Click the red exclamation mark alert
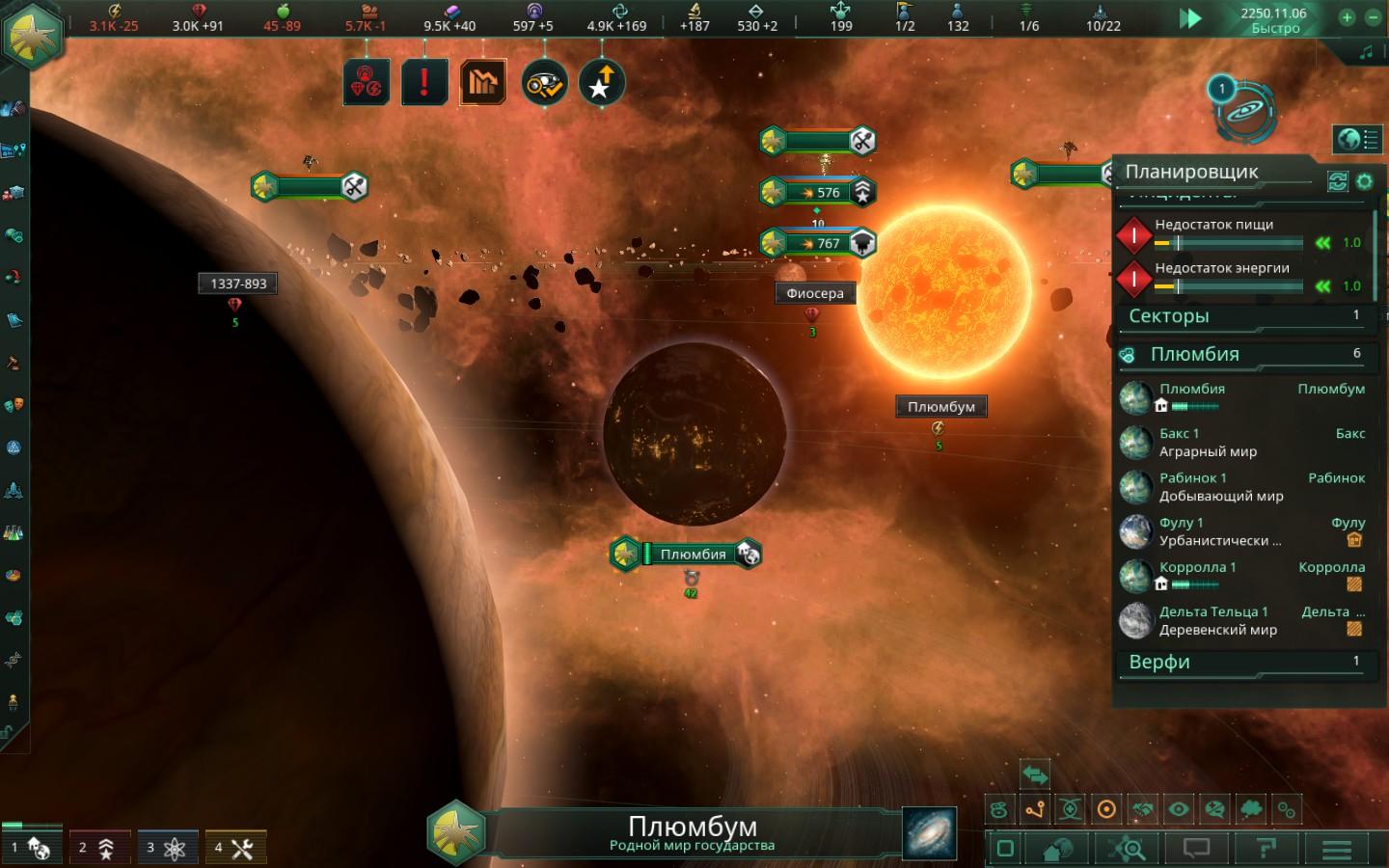Image resolution: width=1389 pixels, height=868 pixels. coord(423,83)
